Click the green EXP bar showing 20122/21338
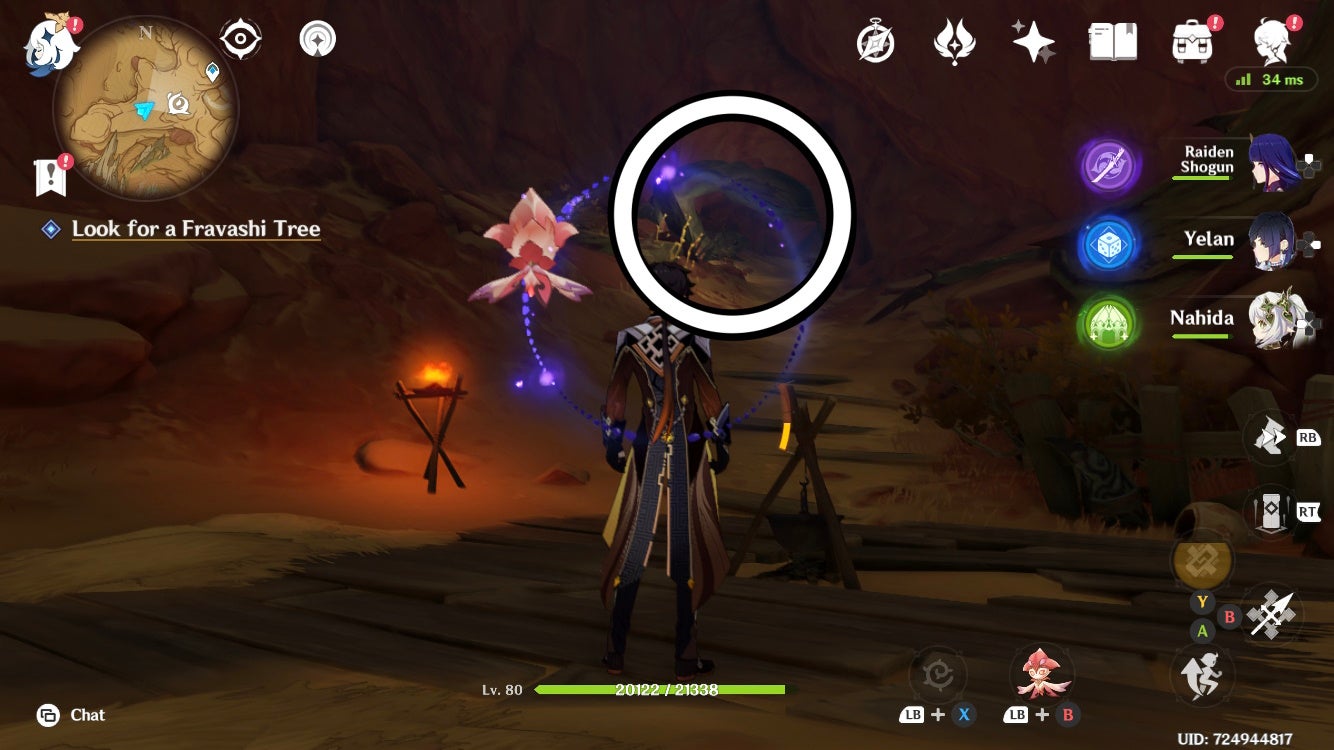1334x750 pixels. click(662, 690)
